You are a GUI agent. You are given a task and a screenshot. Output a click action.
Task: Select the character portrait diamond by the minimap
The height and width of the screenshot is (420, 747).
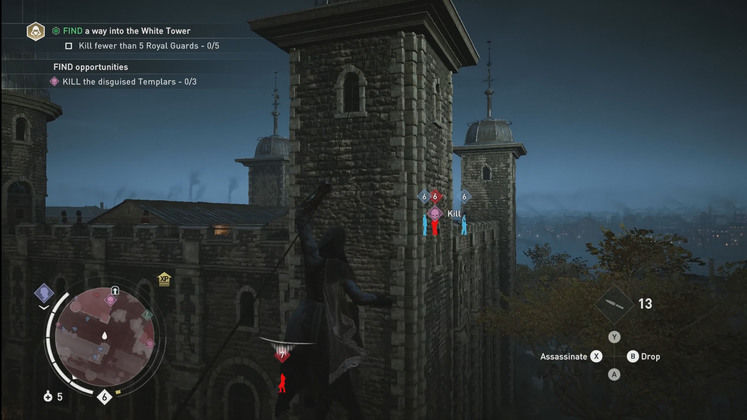[x=44, y=293]
